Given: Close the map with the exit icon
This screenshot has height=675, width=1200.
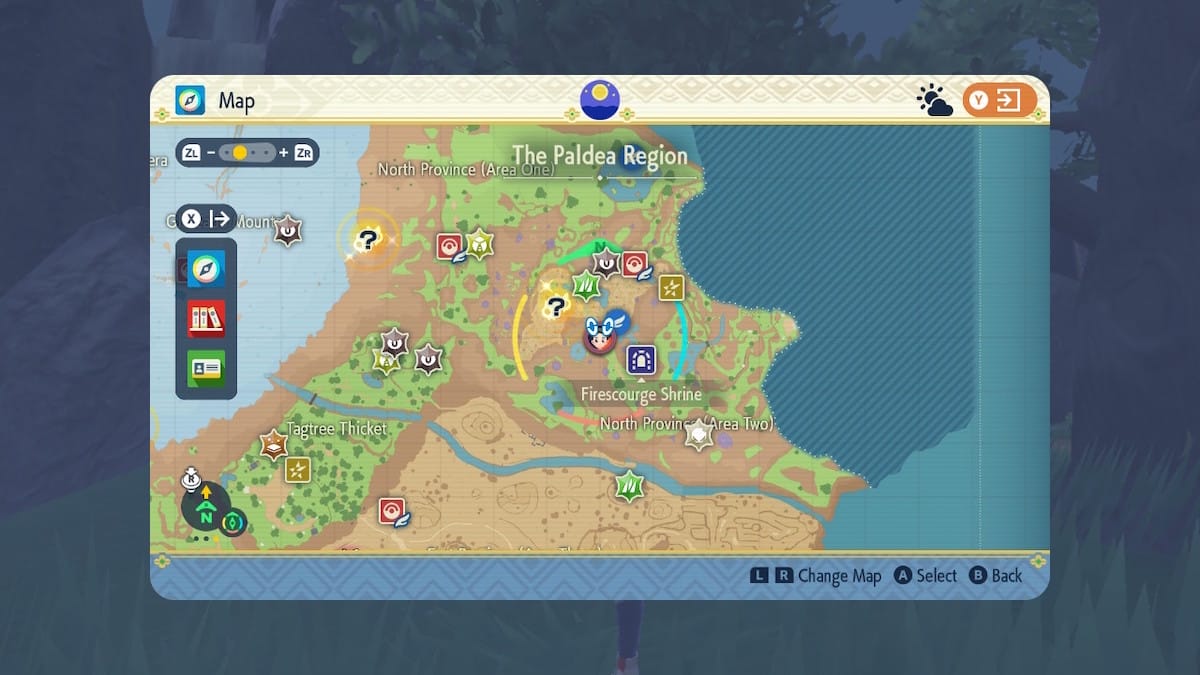Looking at the screenshot, I should point(999,100).
